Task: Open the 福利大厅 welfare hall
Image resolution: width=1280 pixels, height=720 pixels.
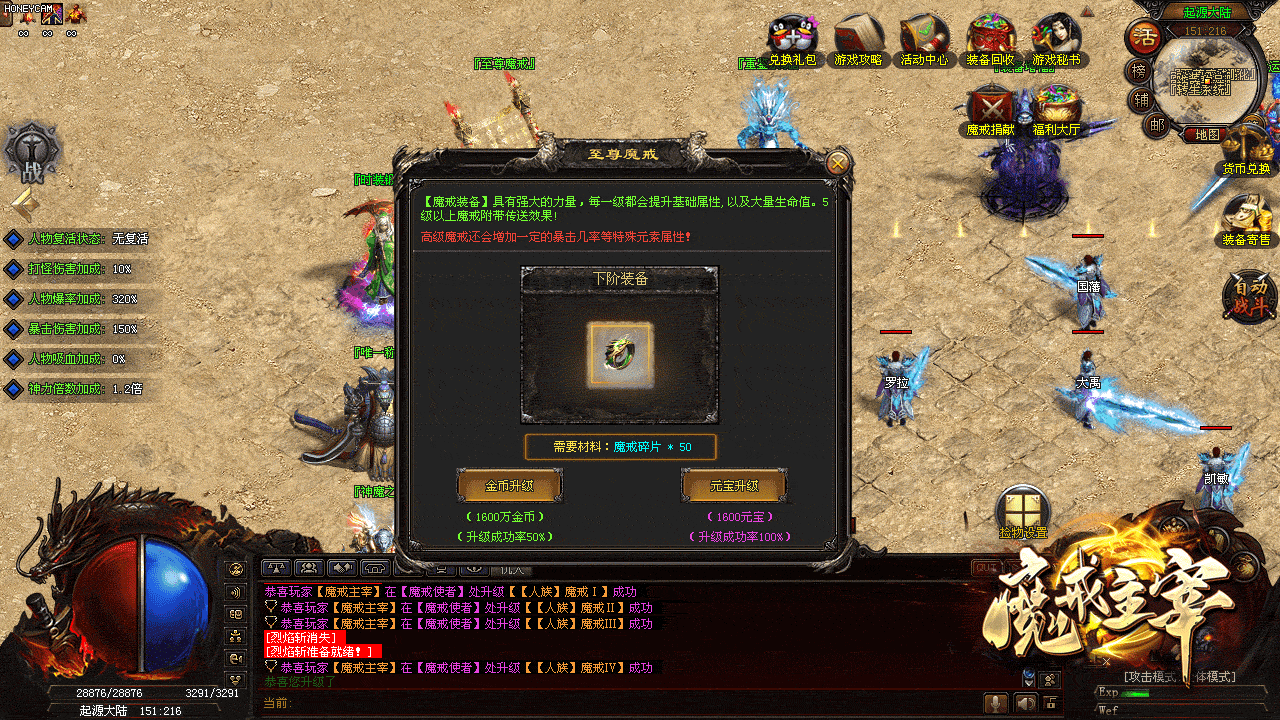Action: [1057, 108]
